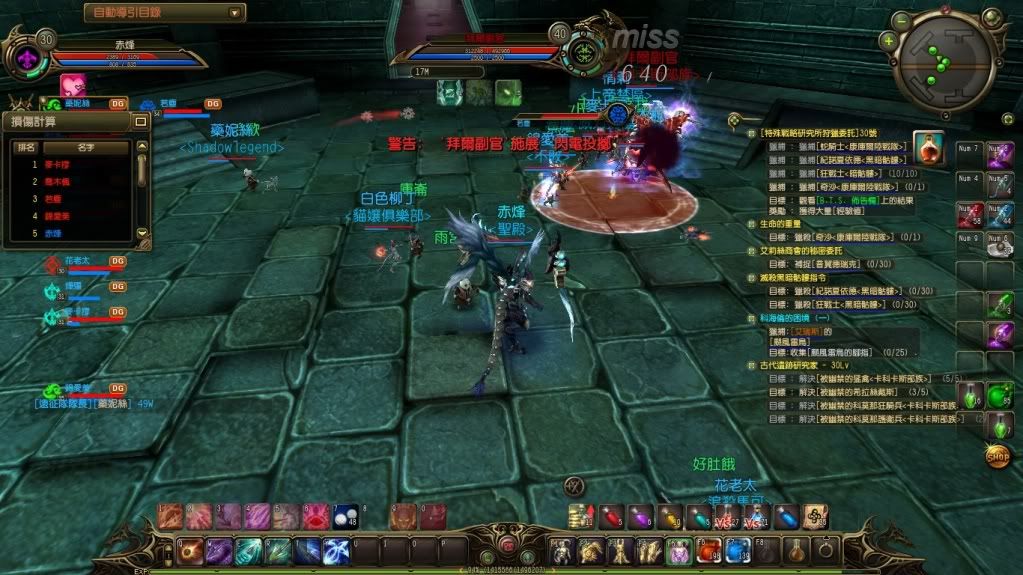Zoom out the minimap with the minus button
Image resolution: width=1023 pixels, height=575 pixels.
pos(902,19)
